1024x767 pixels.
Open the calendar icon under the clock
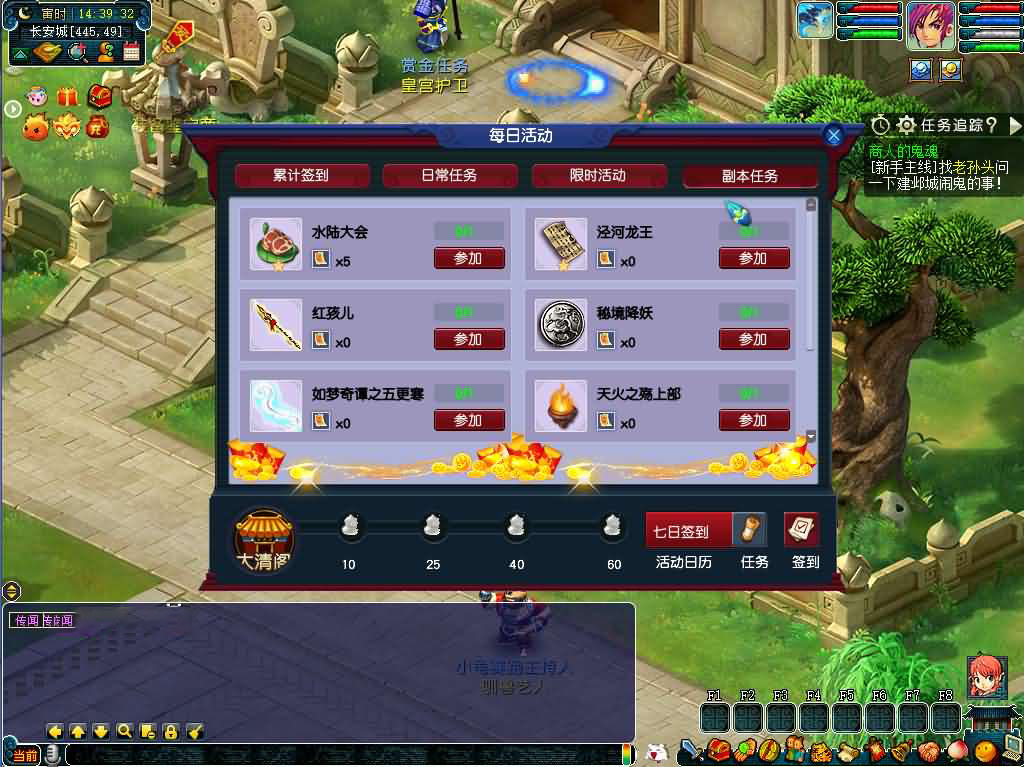[131, 52]
